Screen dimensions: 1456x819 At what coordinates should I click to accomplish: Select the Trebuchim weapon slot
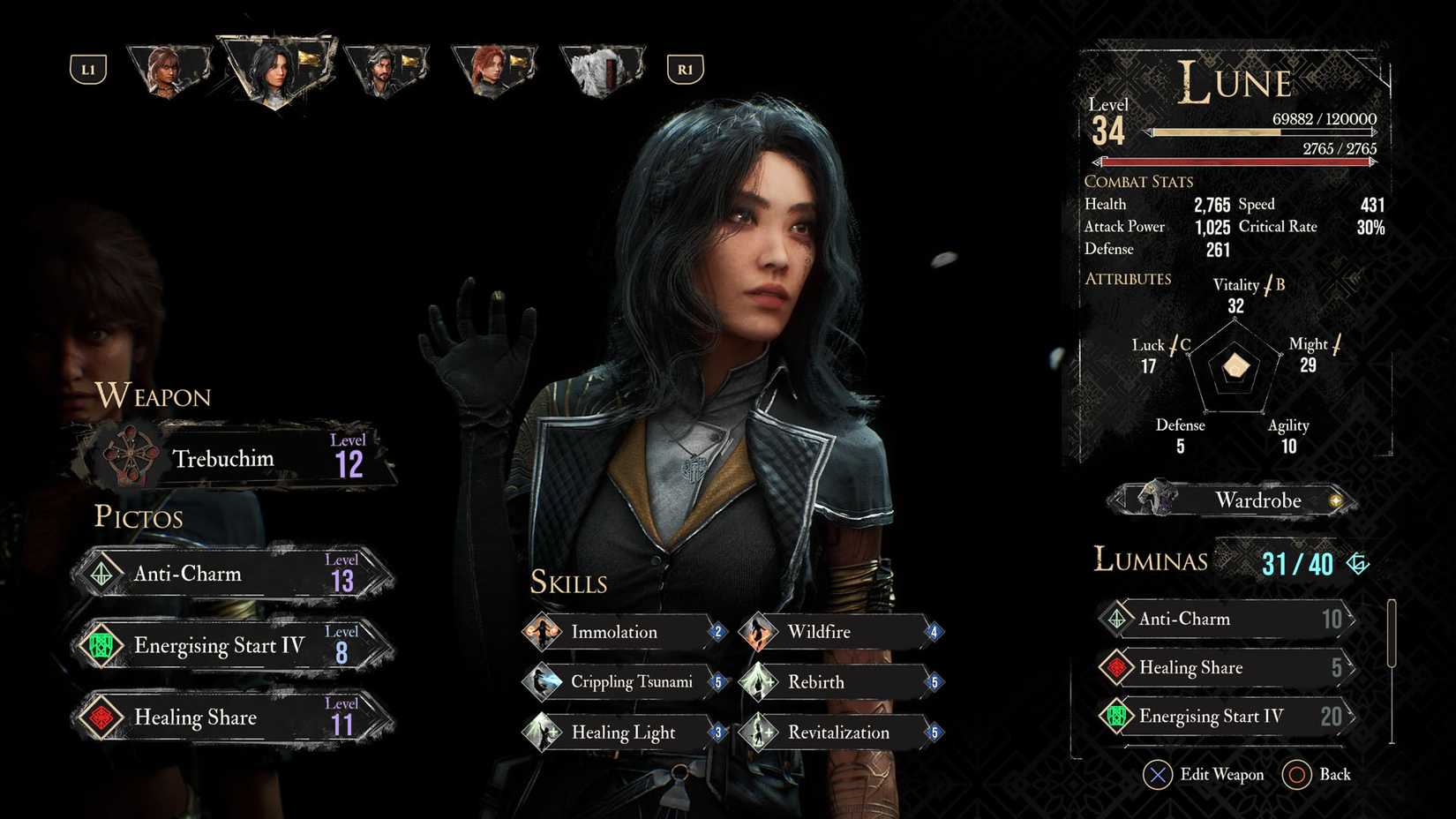click(234, 459)
